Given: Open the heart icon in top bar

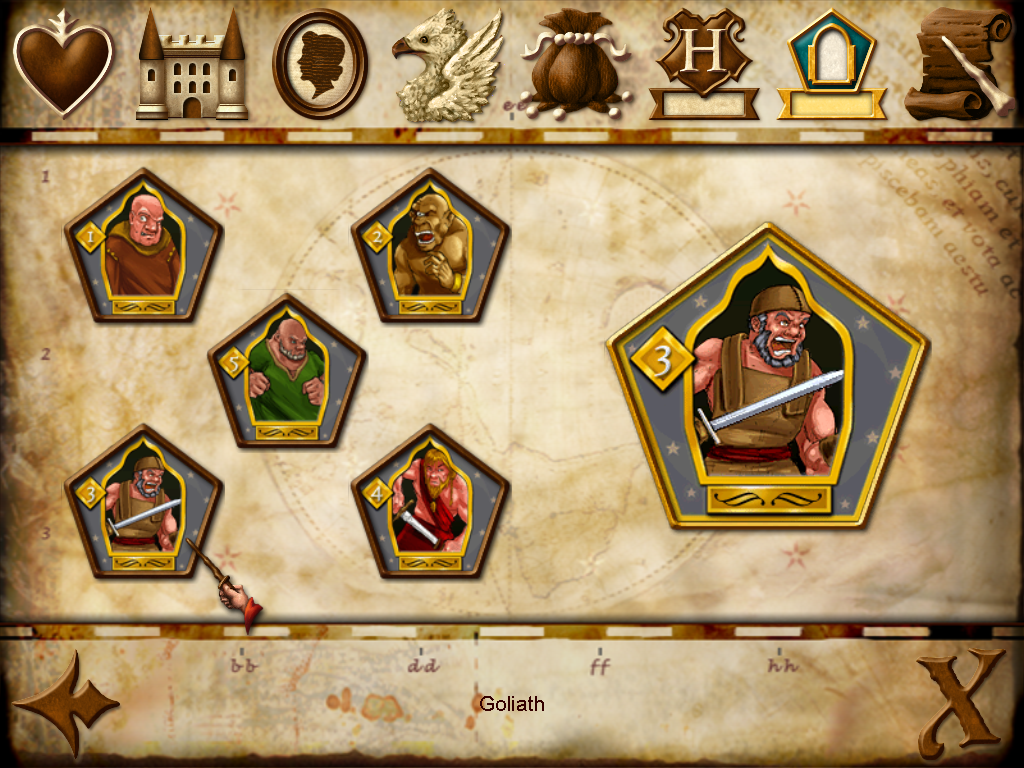Looking at the screenshot, I should point(63,66).
